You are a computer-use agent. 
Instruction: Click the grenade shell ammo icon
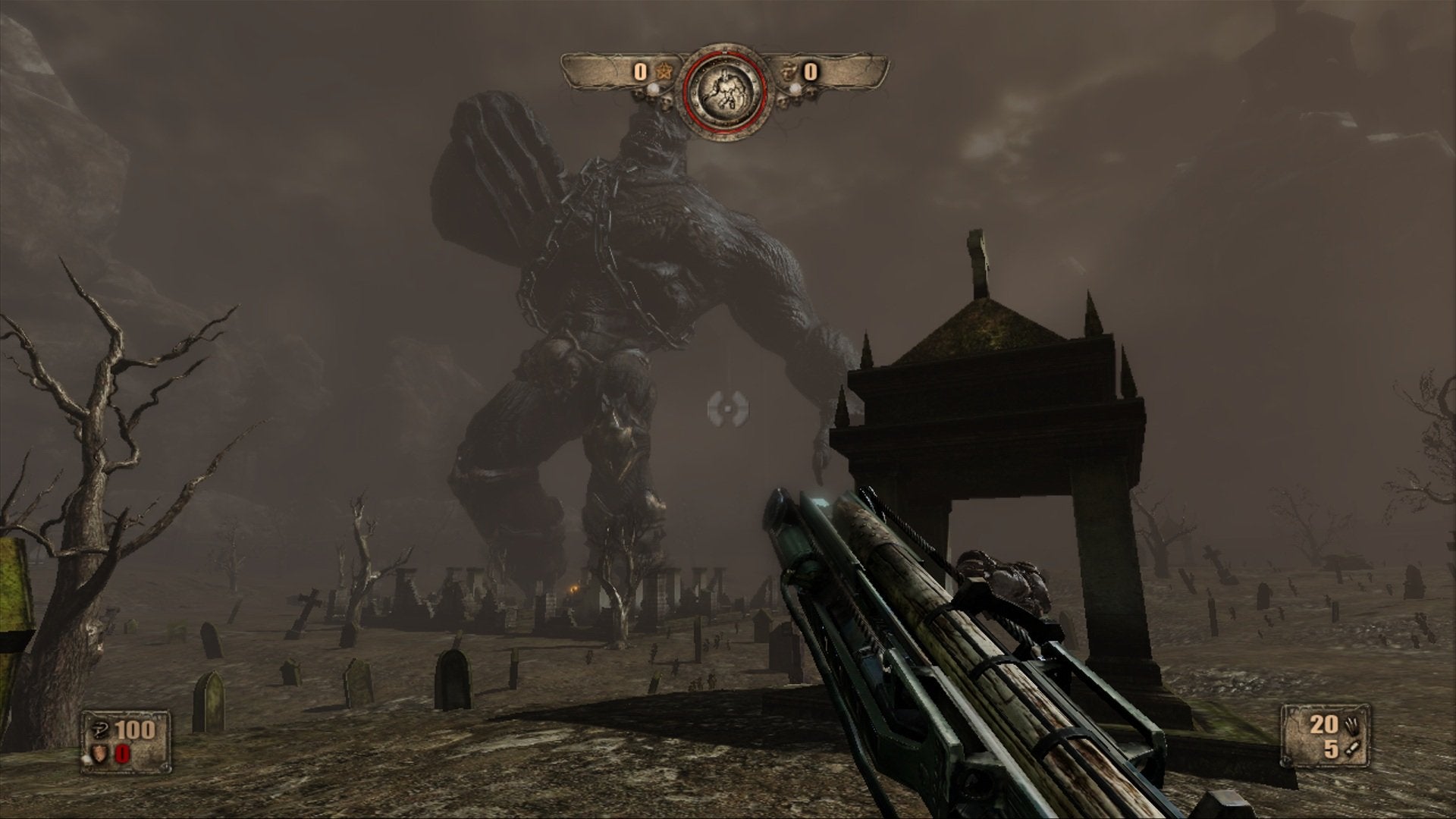point(1353,749)
